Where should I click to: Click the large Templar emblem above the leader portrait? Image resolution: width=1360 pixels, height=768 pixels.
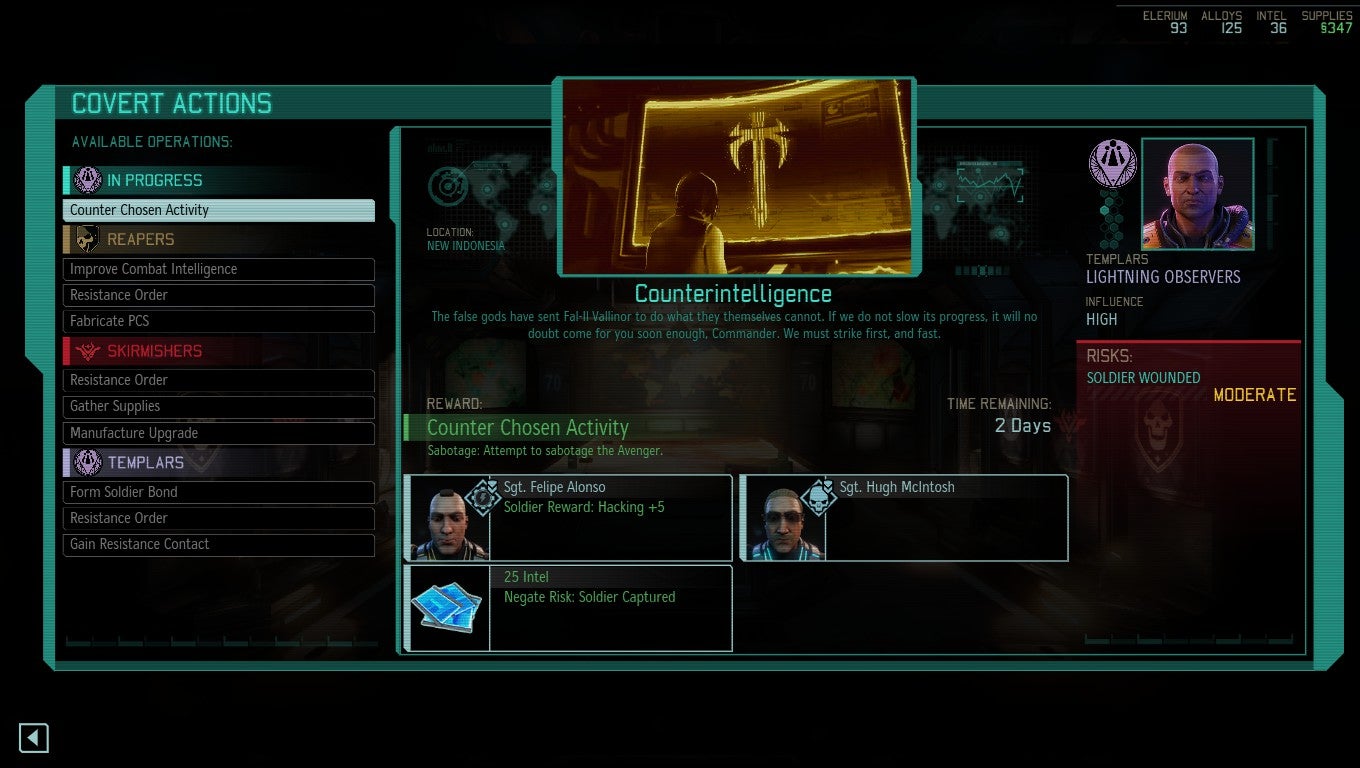(x=1113, y=162)
